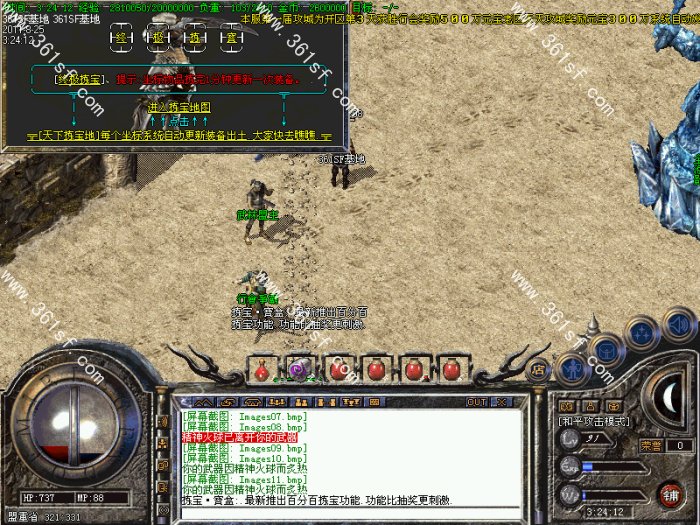Viewport: 700px width, 525px height.
Task: Use the first red potion belt slot
Action: (262, 369)
